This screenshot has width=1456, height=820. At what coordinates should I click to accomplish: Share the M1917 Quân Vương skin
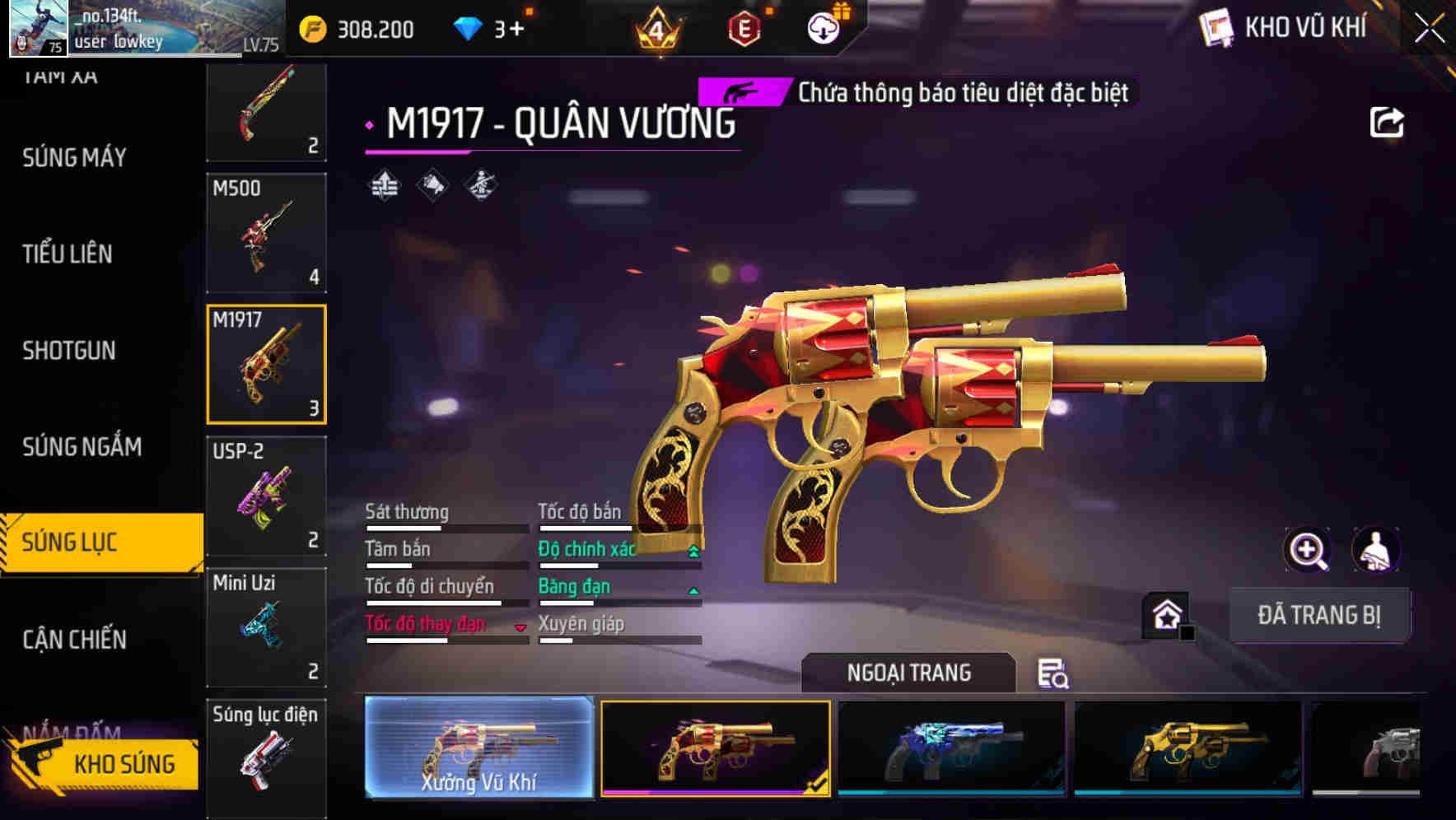pos(1388,122)
